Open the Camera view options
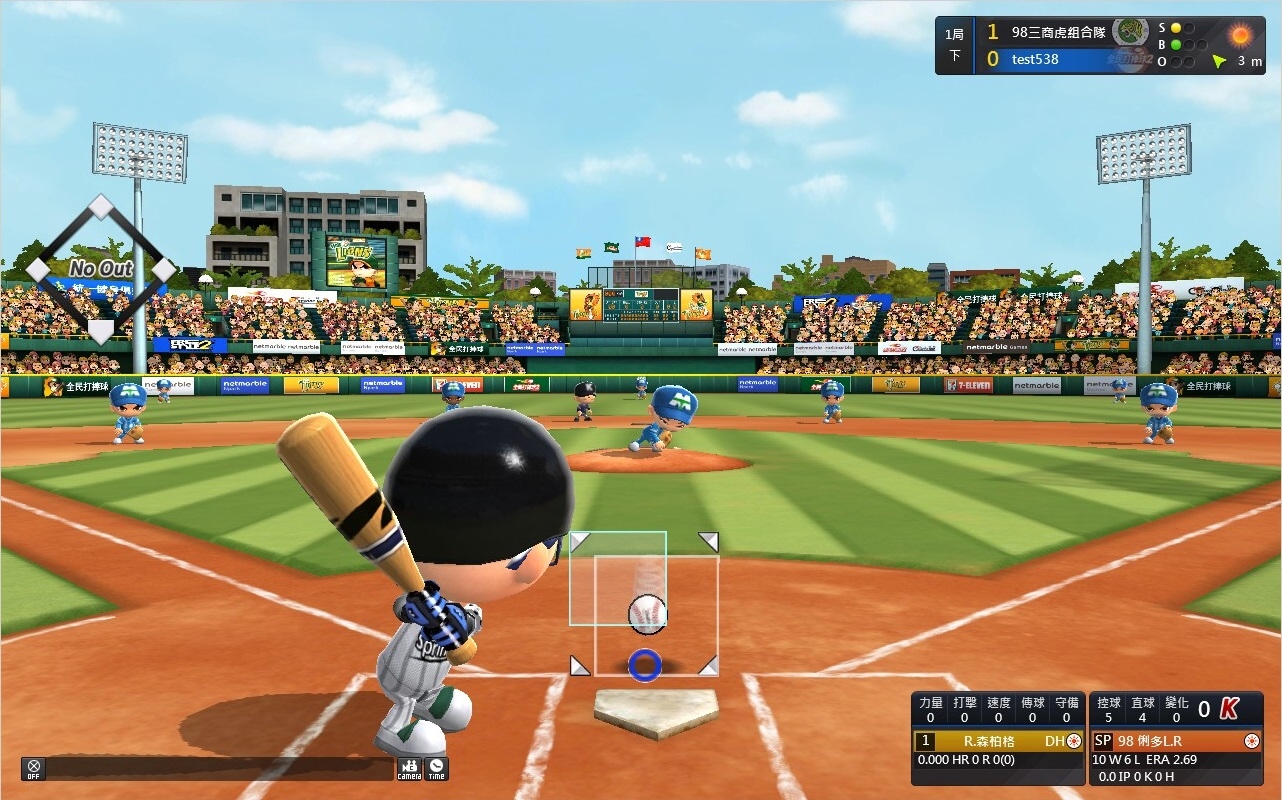This screenshot has width=1282, height=800. 409,768
